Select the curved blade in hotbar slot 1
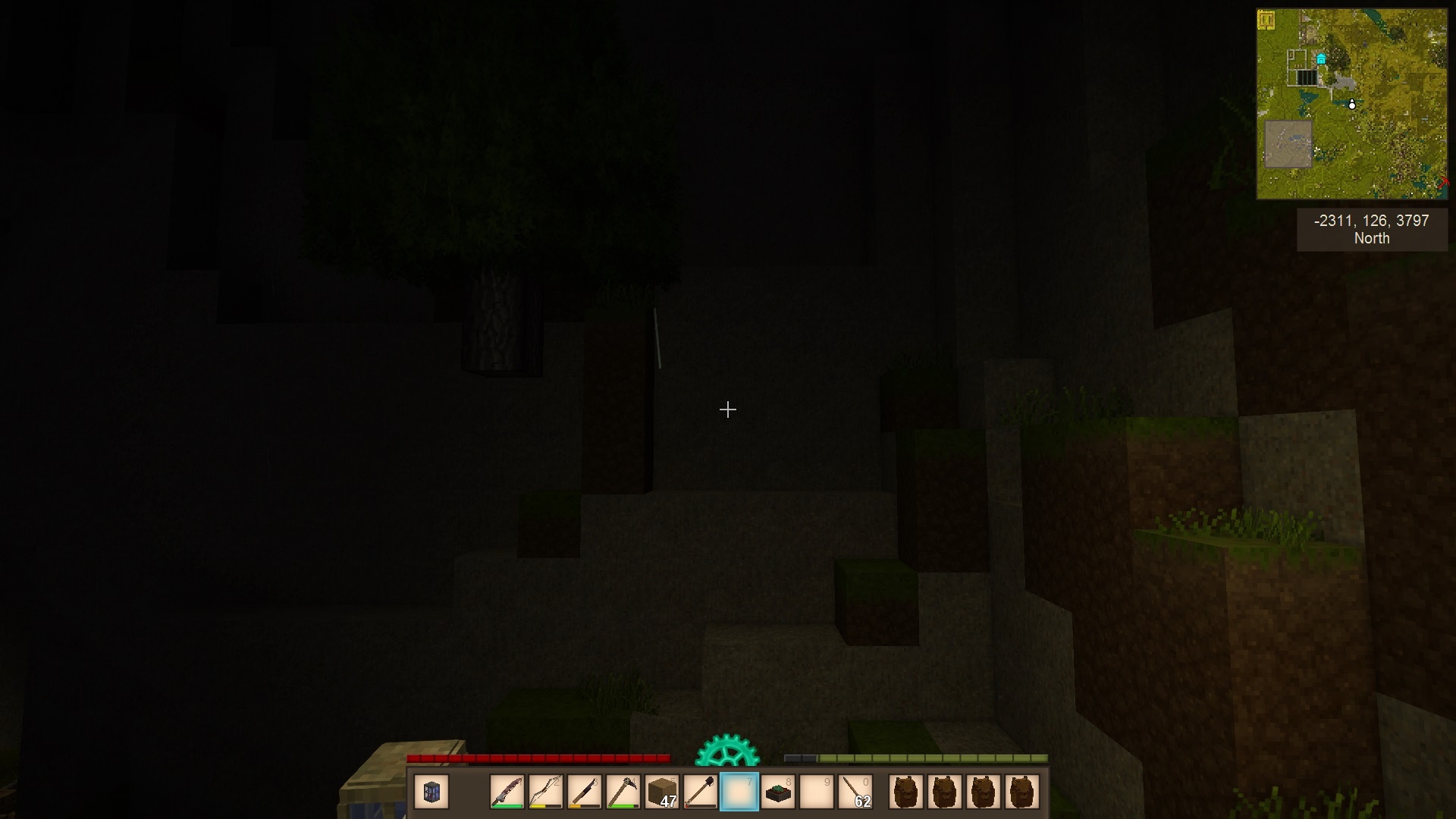The height and width of the screenshot is (819, 1456). pos(507,792)
